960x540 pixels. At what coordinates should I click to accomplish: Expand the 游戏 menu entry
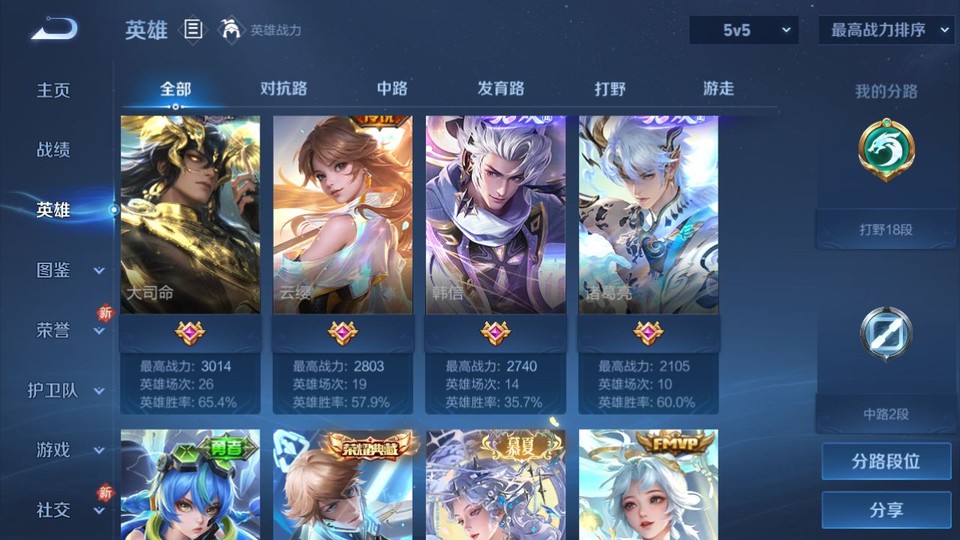pyautogui.click(x=68, y=450)
